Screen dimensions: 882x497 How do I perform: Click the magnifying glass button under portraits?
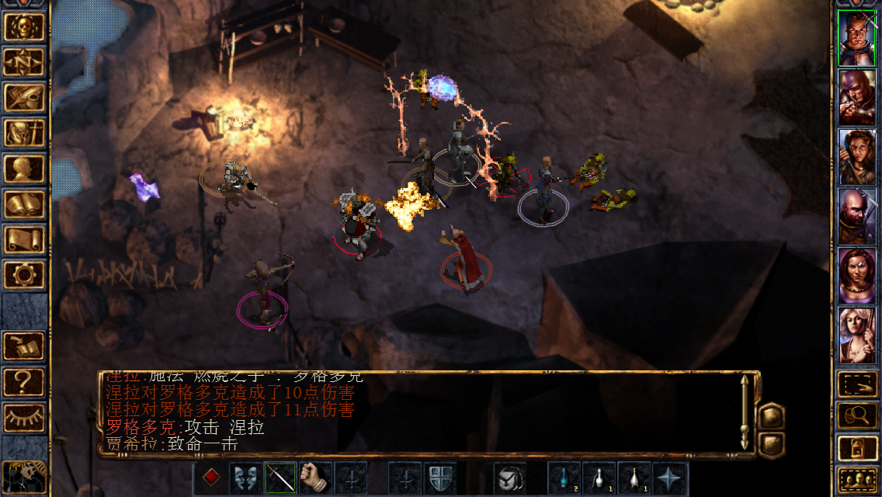point(857,415)
